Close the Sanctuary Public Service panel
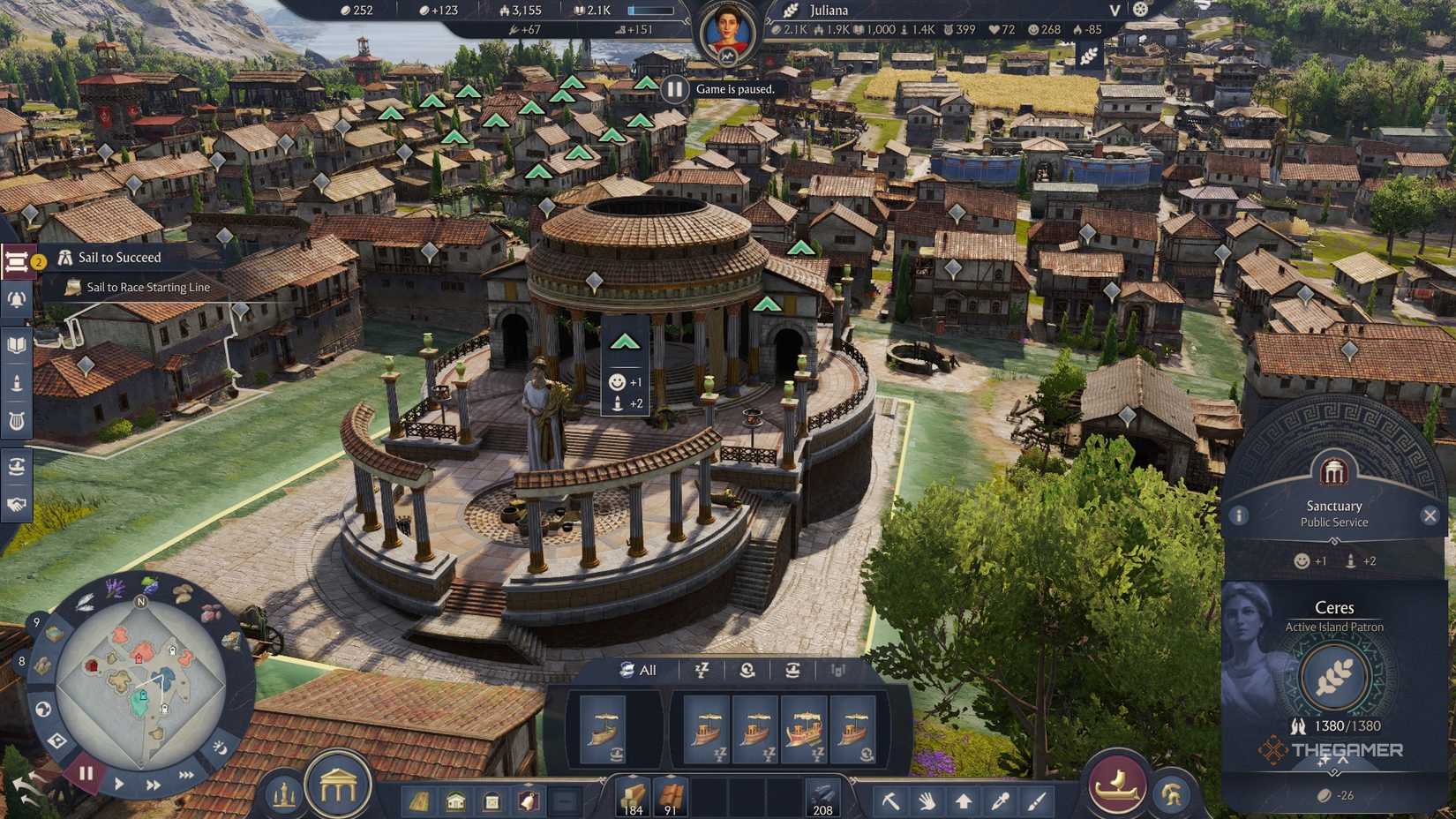The height and width of the screenshot is (819, 1456). point(1431,515)
